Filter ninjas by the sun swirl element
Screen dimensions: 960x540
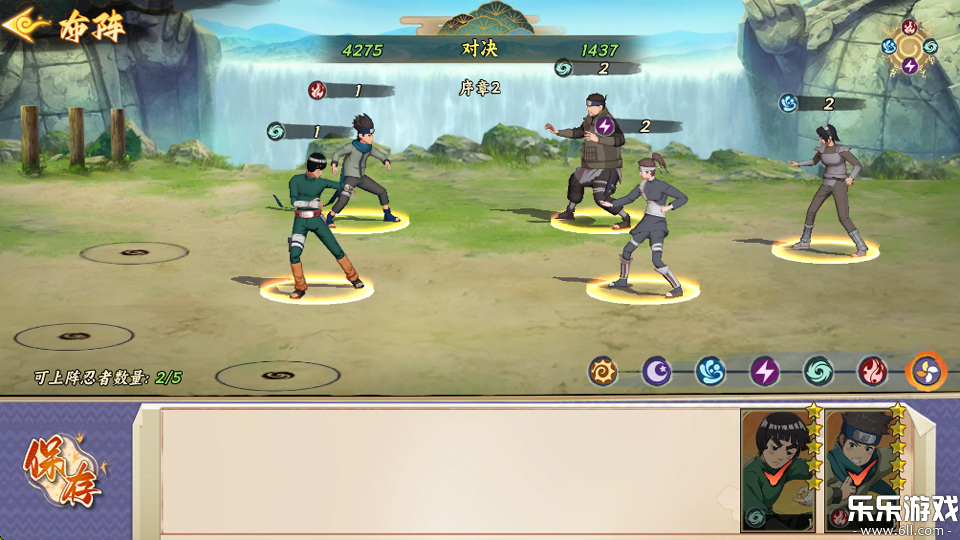point(602,372)
